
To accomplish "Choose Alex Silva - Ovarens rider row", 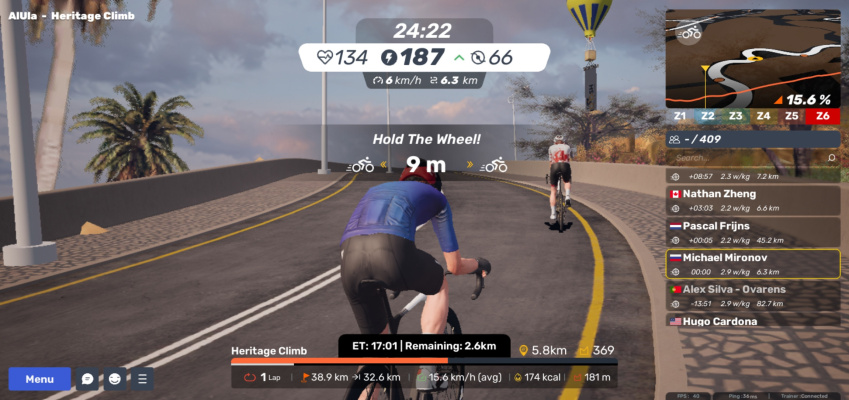I will pos(753,296).
